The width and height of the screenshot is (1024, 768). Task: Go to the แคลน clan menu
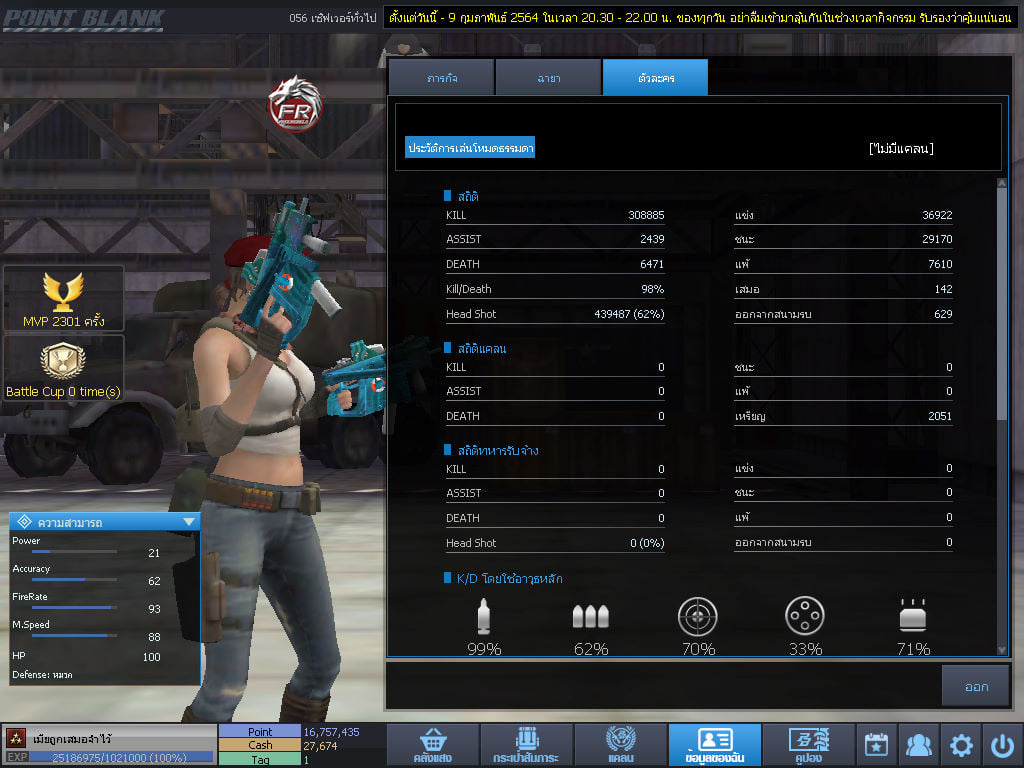coord(620,745)
